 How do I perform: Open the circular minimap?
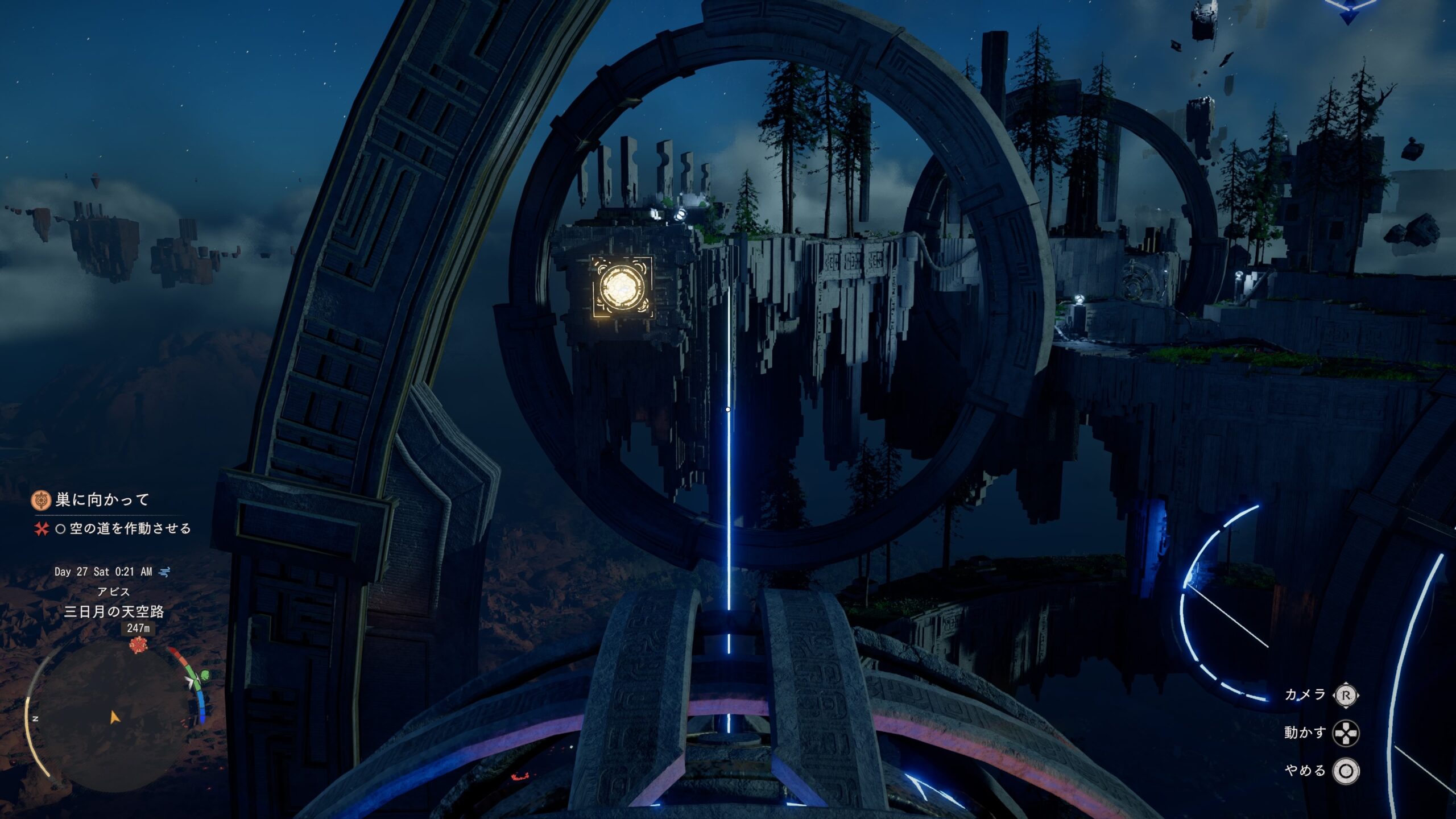coord(114,715)
